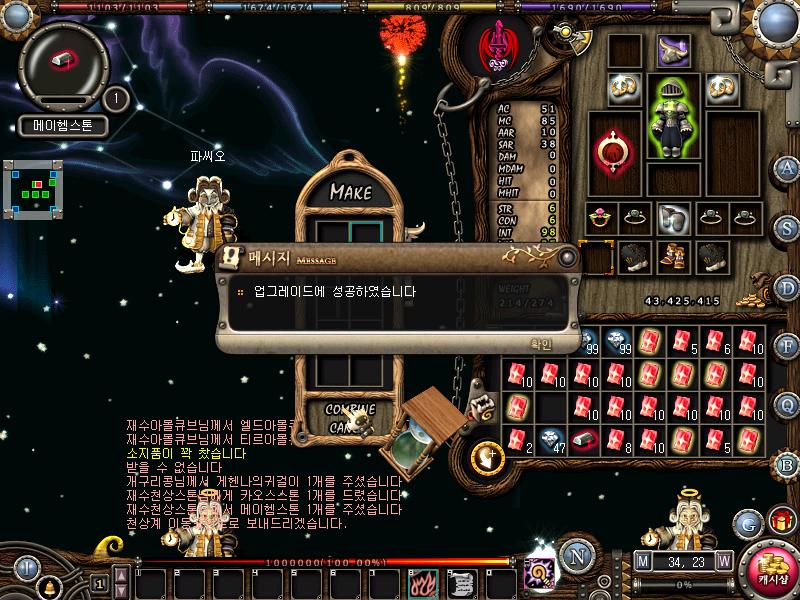Confirm the upgrade success message with 확인
The width and height of the screenshot is (800, 600).
click(x=541, y=343)
